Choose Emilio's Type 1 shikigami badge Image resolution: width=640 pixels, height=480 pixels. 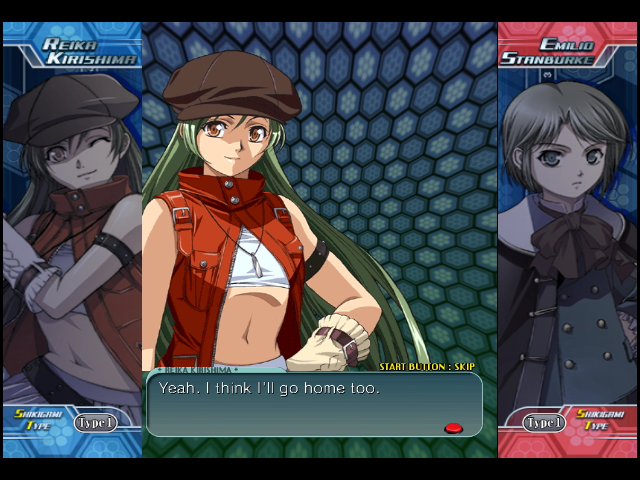click(544, 423)
